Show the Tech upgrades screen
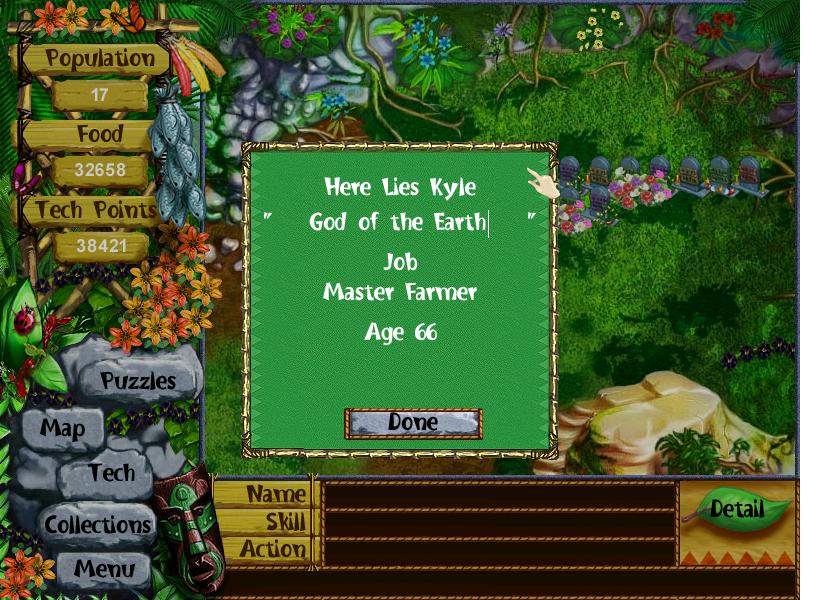Screen dimensions: 838x600 point(110,473)
